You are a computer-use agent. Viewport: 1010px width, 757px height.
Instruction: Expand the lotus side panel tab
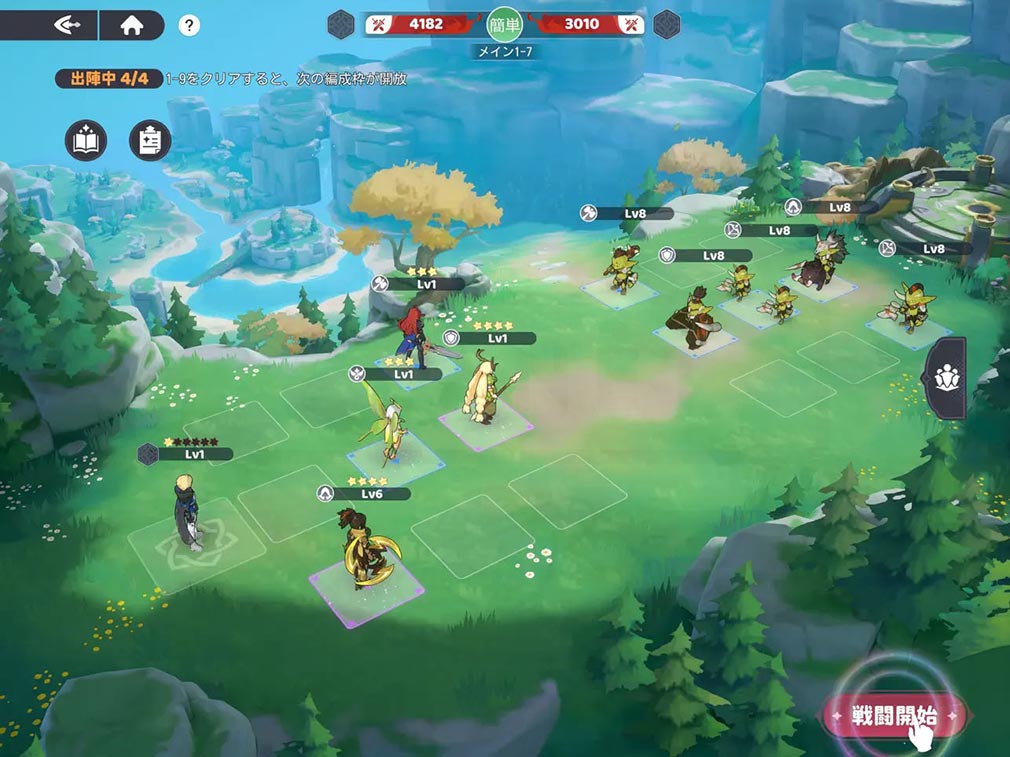(x=945, y=378)
